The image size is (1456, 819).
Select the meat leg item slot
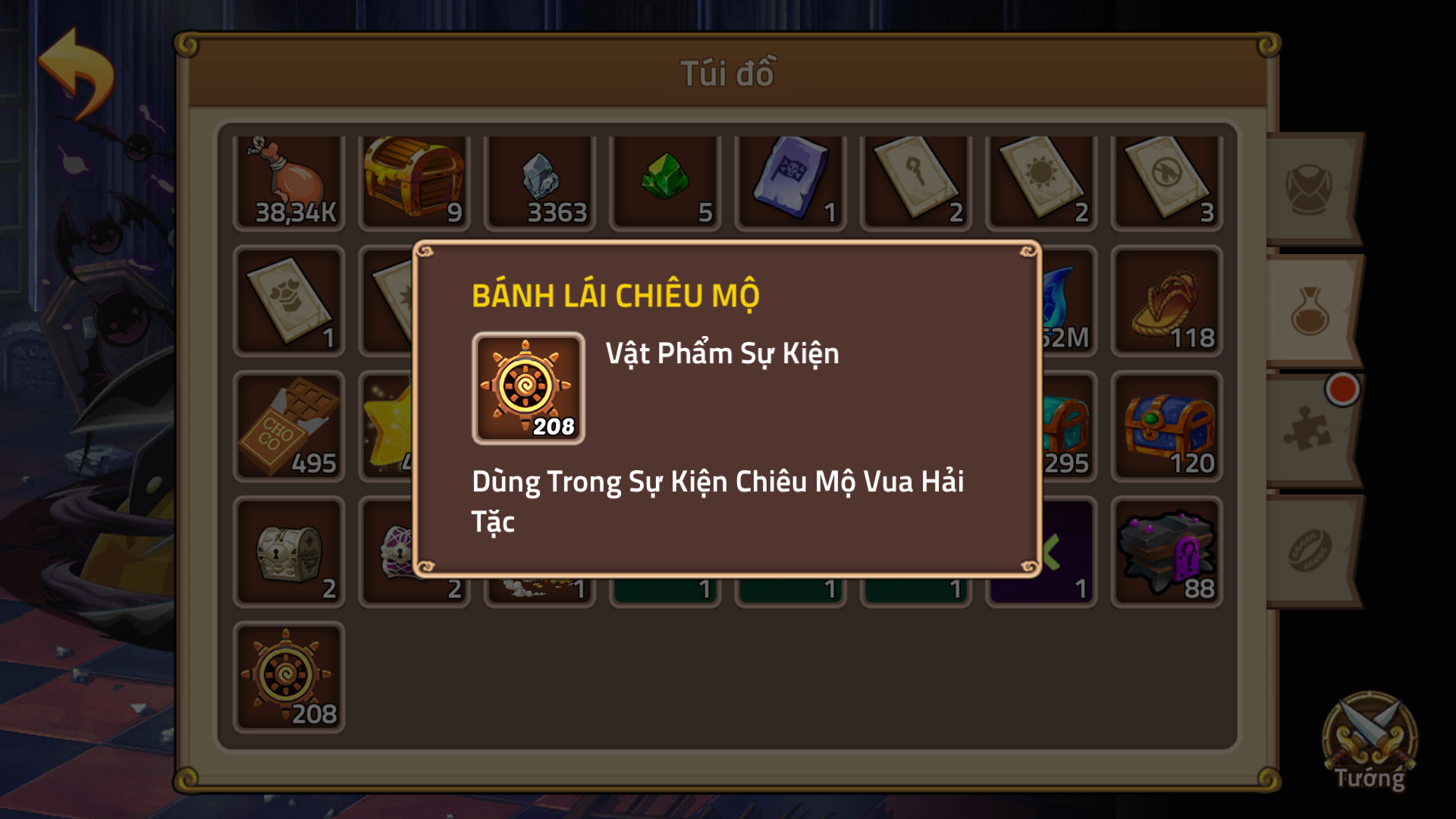pyautogui.click(x=289, y=182)
